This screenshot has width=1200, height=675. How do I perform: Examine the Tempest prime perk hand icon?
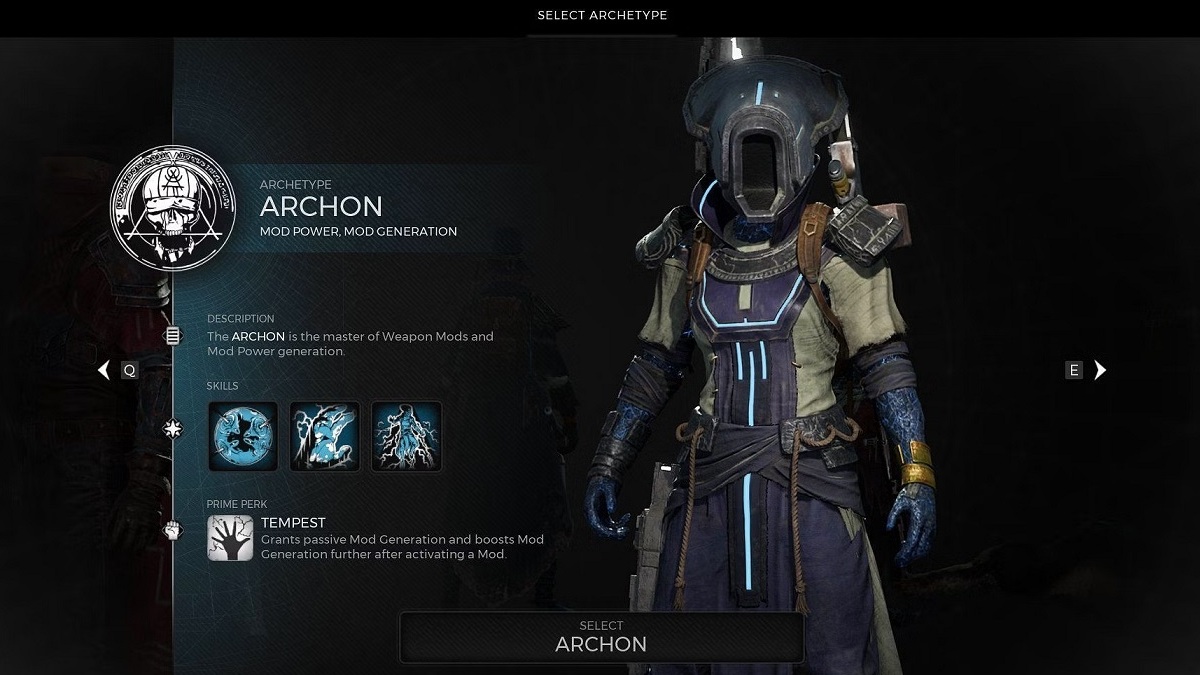click(230, 538)
